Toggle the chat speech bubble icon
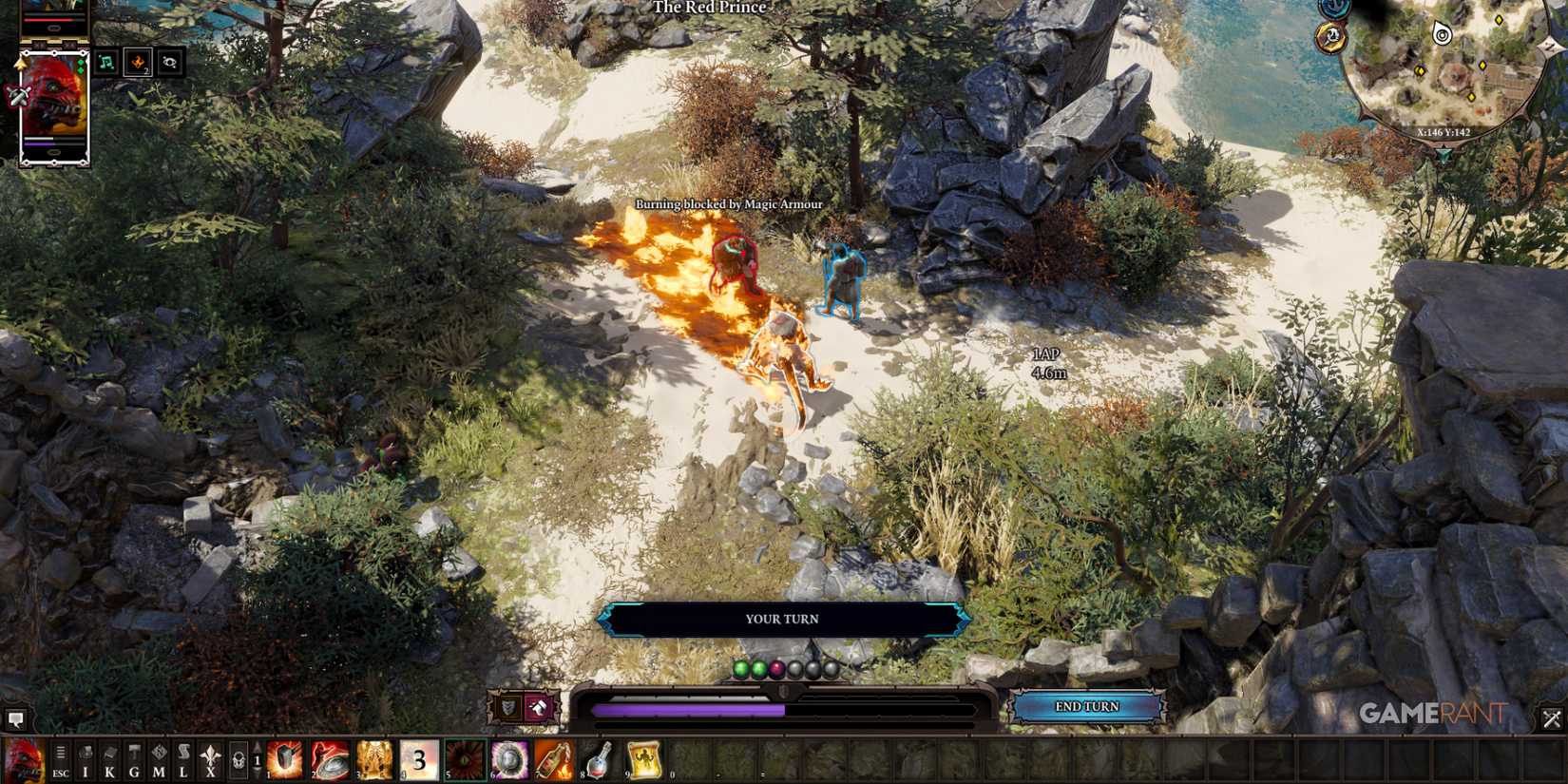This screenshot has width=1568, height=784. [15, 719]
